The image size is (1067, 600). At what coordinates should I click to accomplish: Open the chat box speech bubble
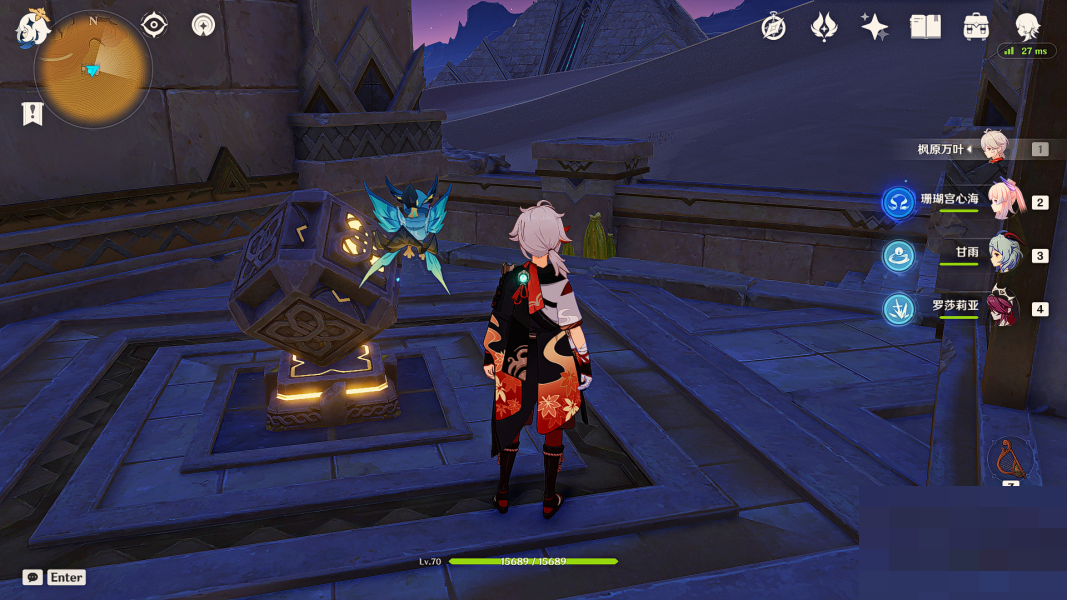(x=33, y=577)
